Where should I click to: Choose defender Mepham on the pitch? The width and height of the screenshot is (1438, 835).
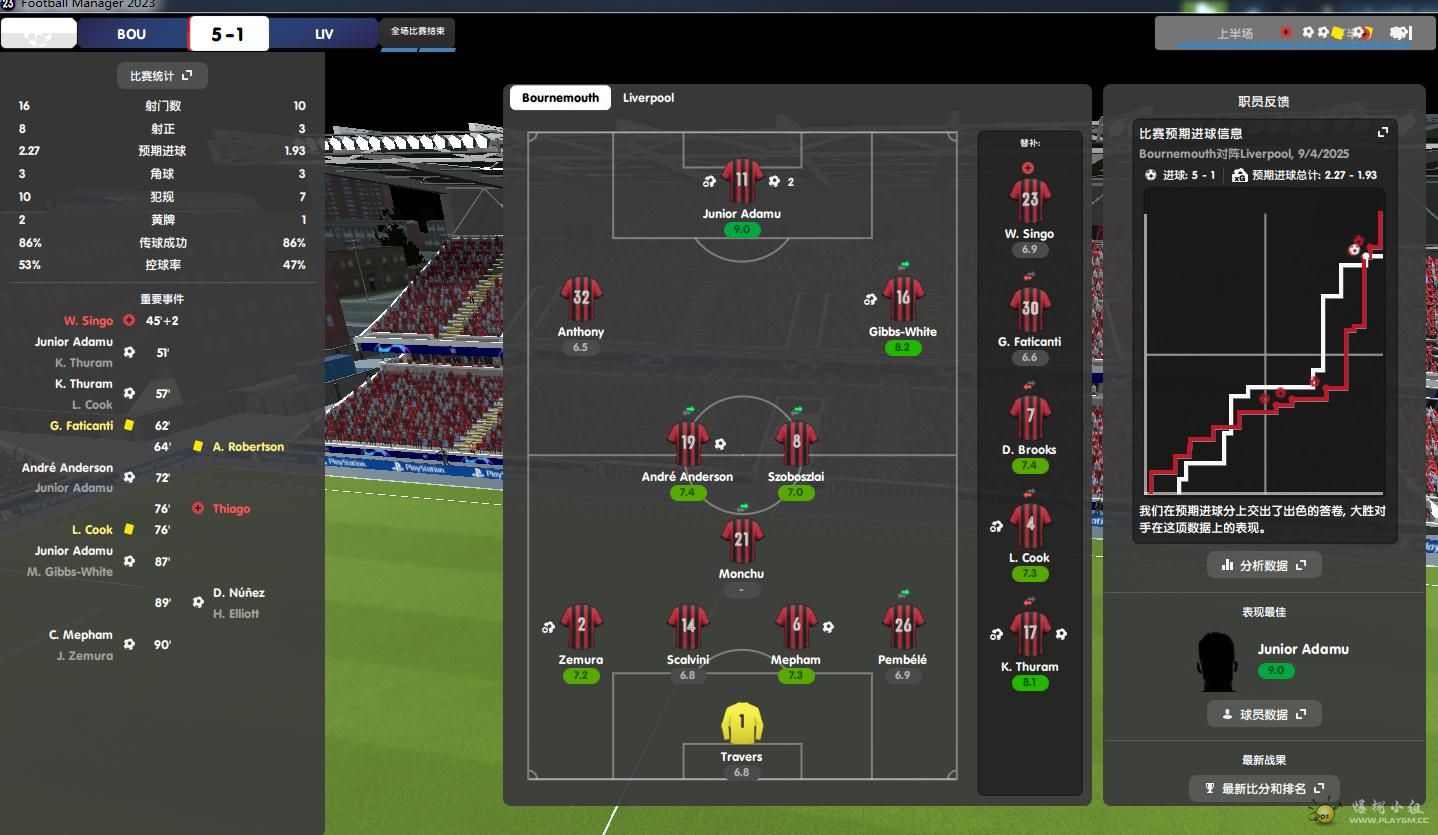tap(796, 627)
